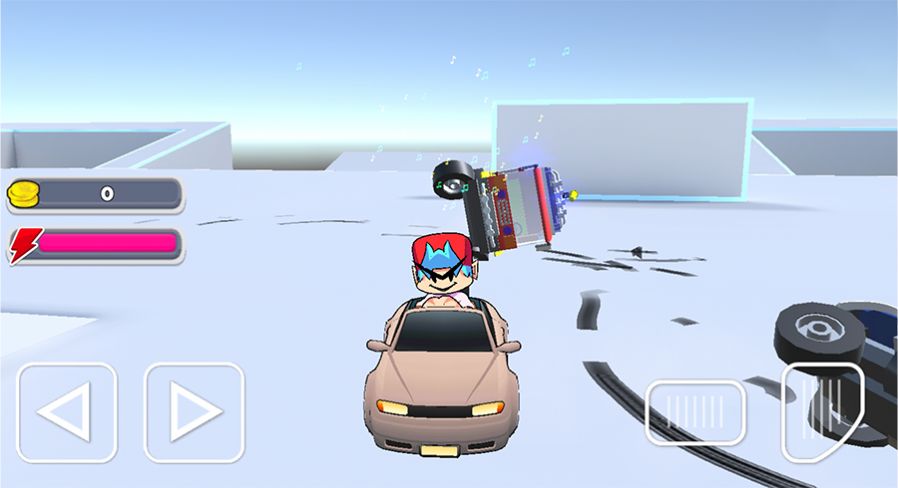
Task: Hit the wide brake pedal
Action: pos(695,412)
